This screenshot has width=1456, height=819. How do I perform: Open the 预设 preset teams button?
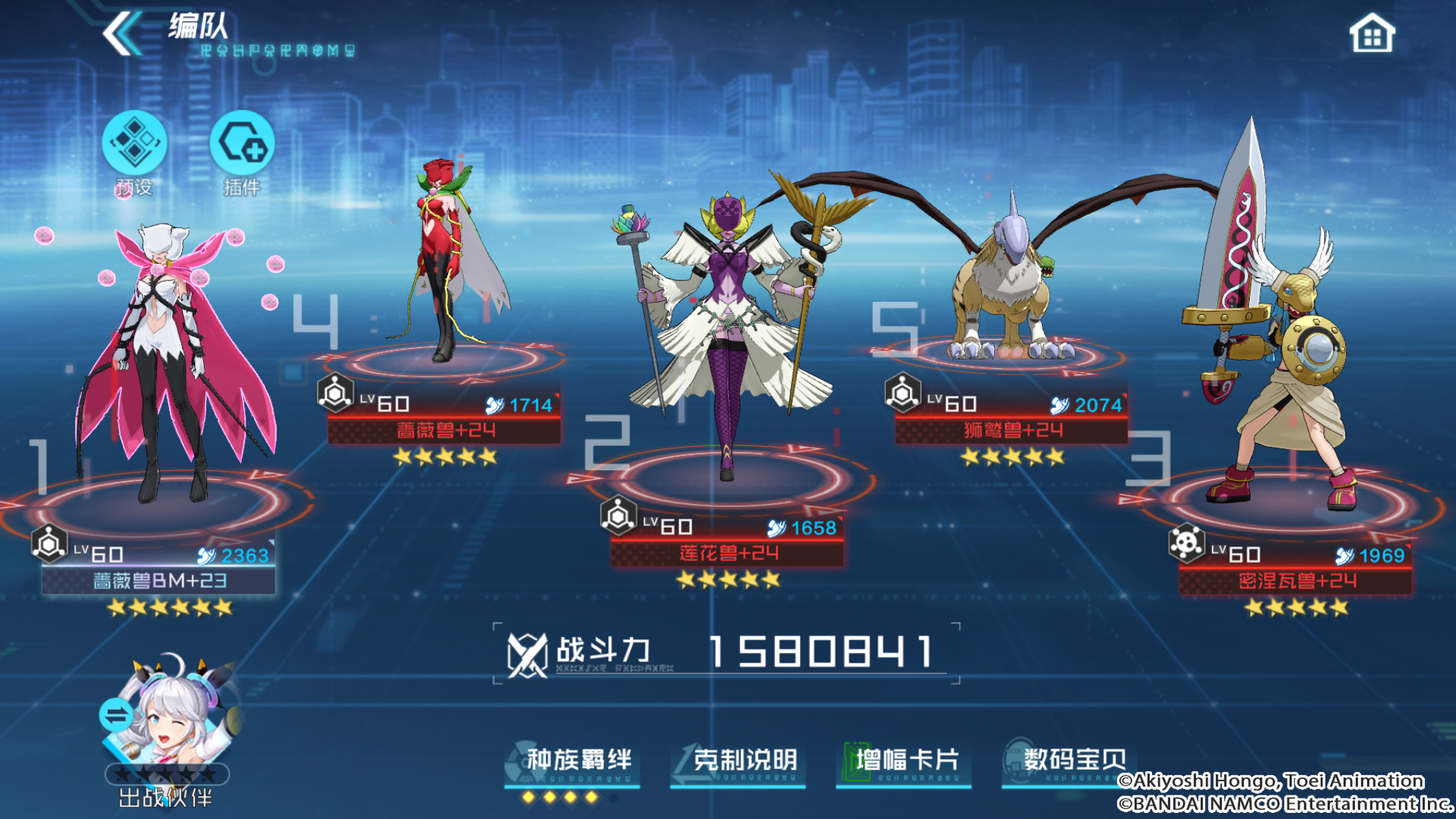(134, 144)
